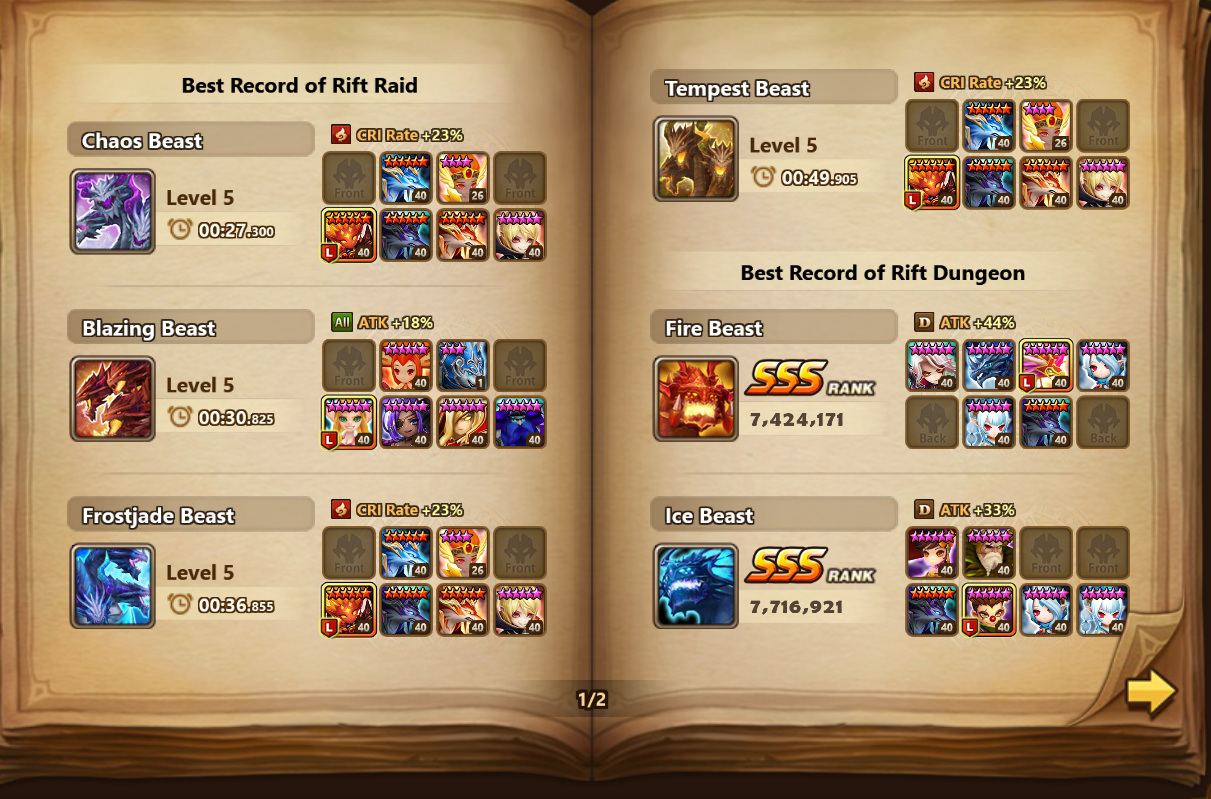Select Blazing Beast team's blonde fairy leader monster

pyautogui.click(x=349, y=422)
